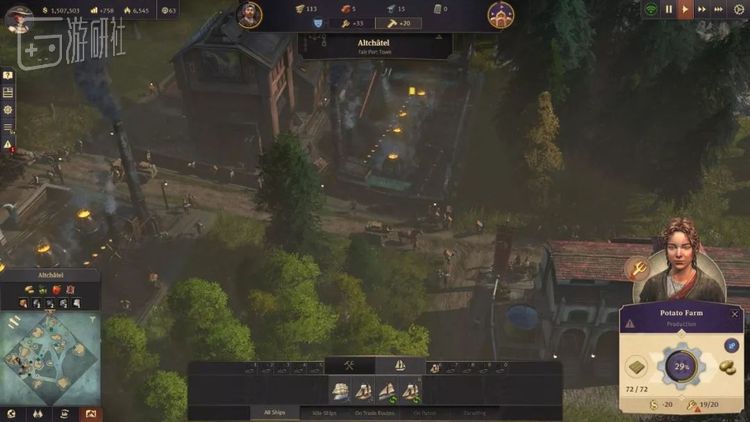Set game speed to double fast-forward
The width and height of the screenshot is (750, 422).
(703, 9)
